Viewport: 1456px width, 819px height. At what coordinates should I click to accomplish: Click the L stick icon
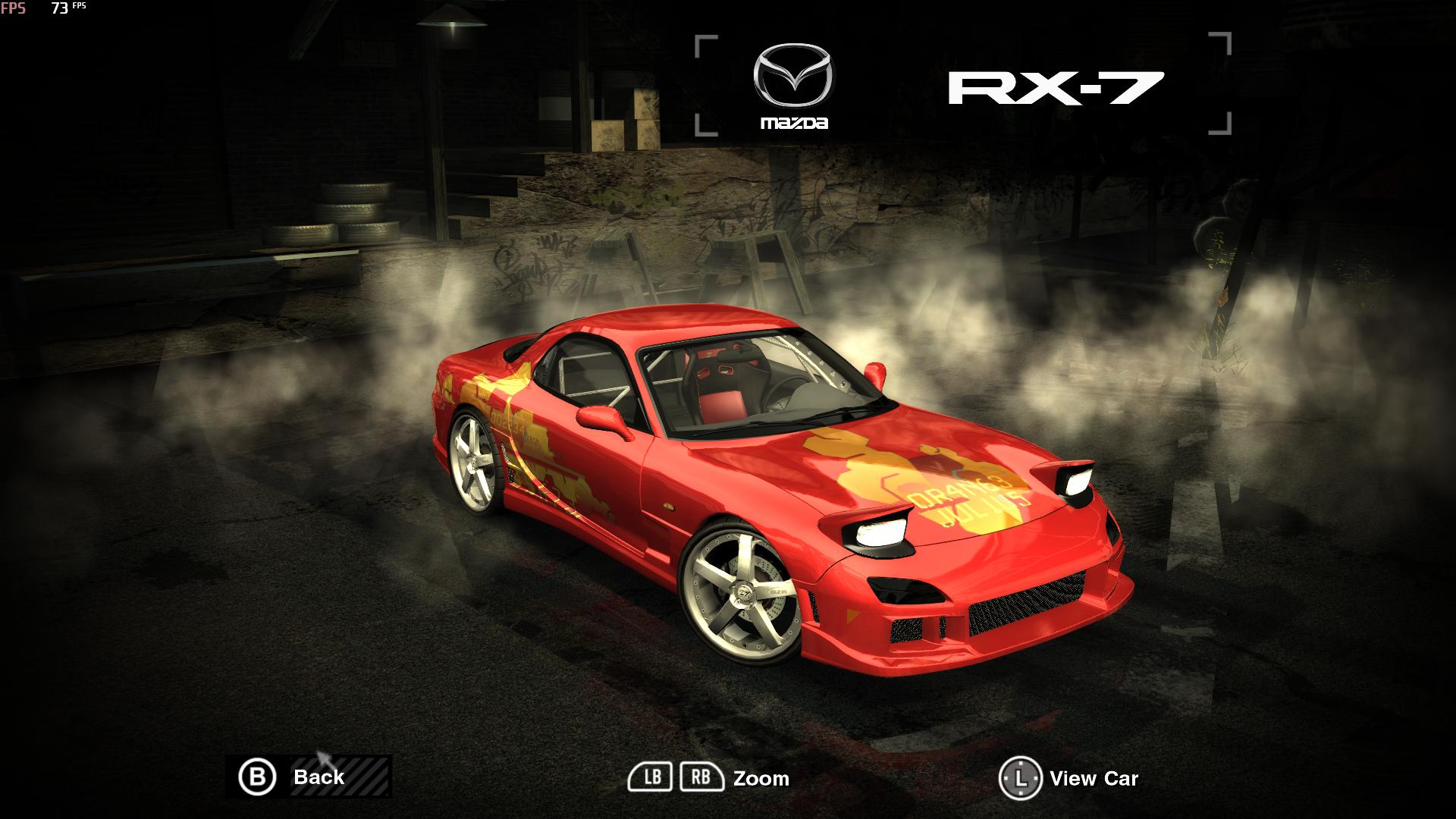1020,777
